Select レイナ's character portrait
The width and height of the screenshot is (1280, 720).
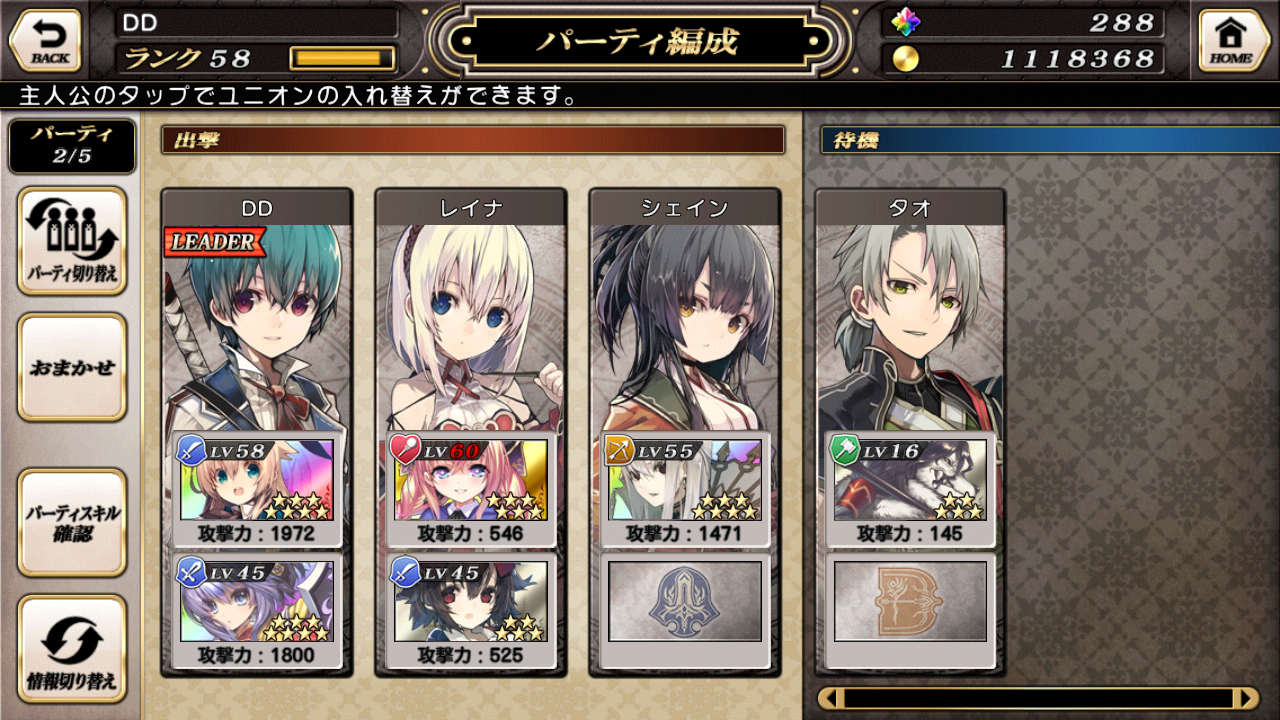(470, 320)
